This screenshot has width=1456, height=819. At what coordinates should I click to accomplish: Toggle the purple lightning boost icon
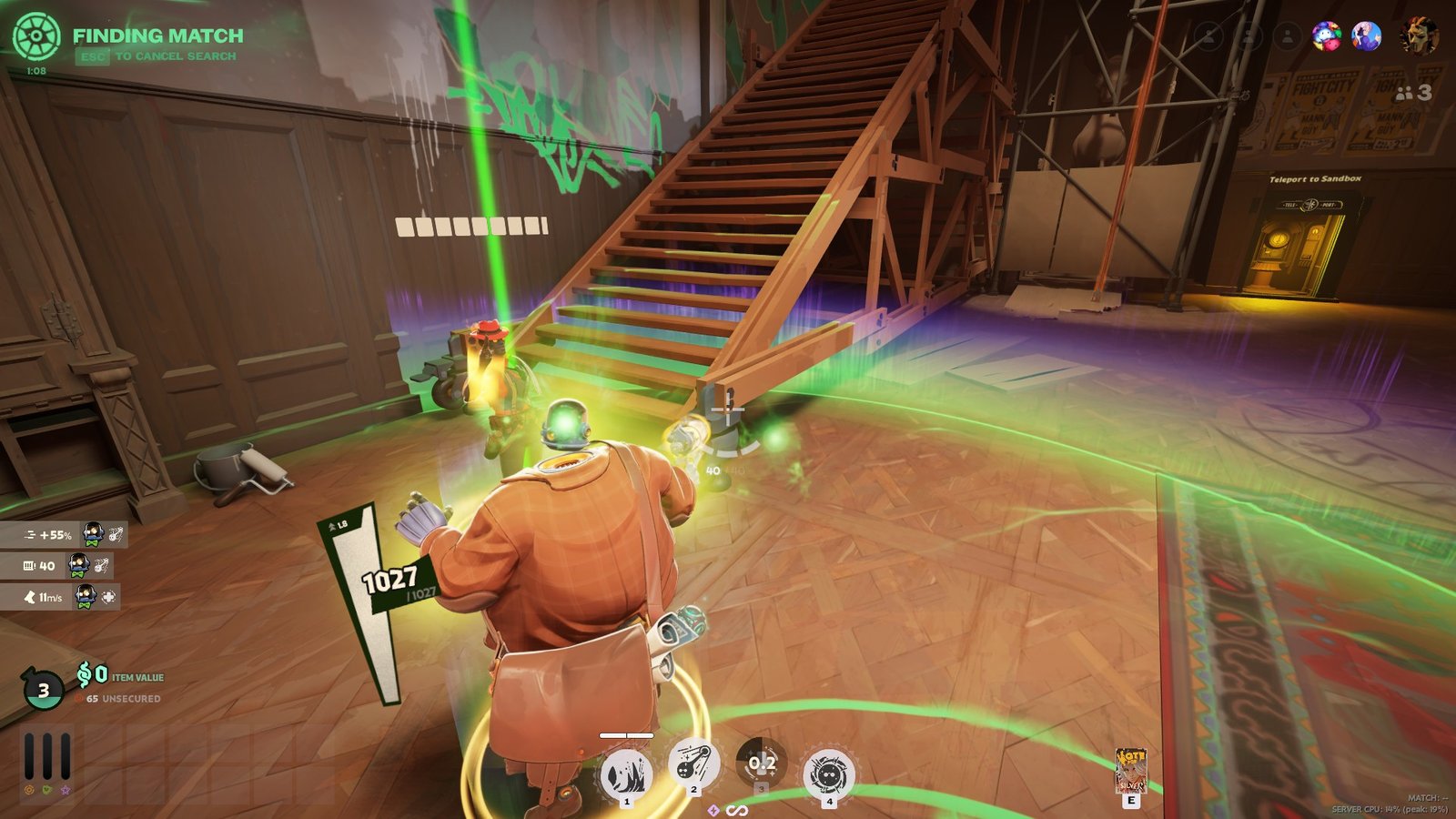pos(713,810)
